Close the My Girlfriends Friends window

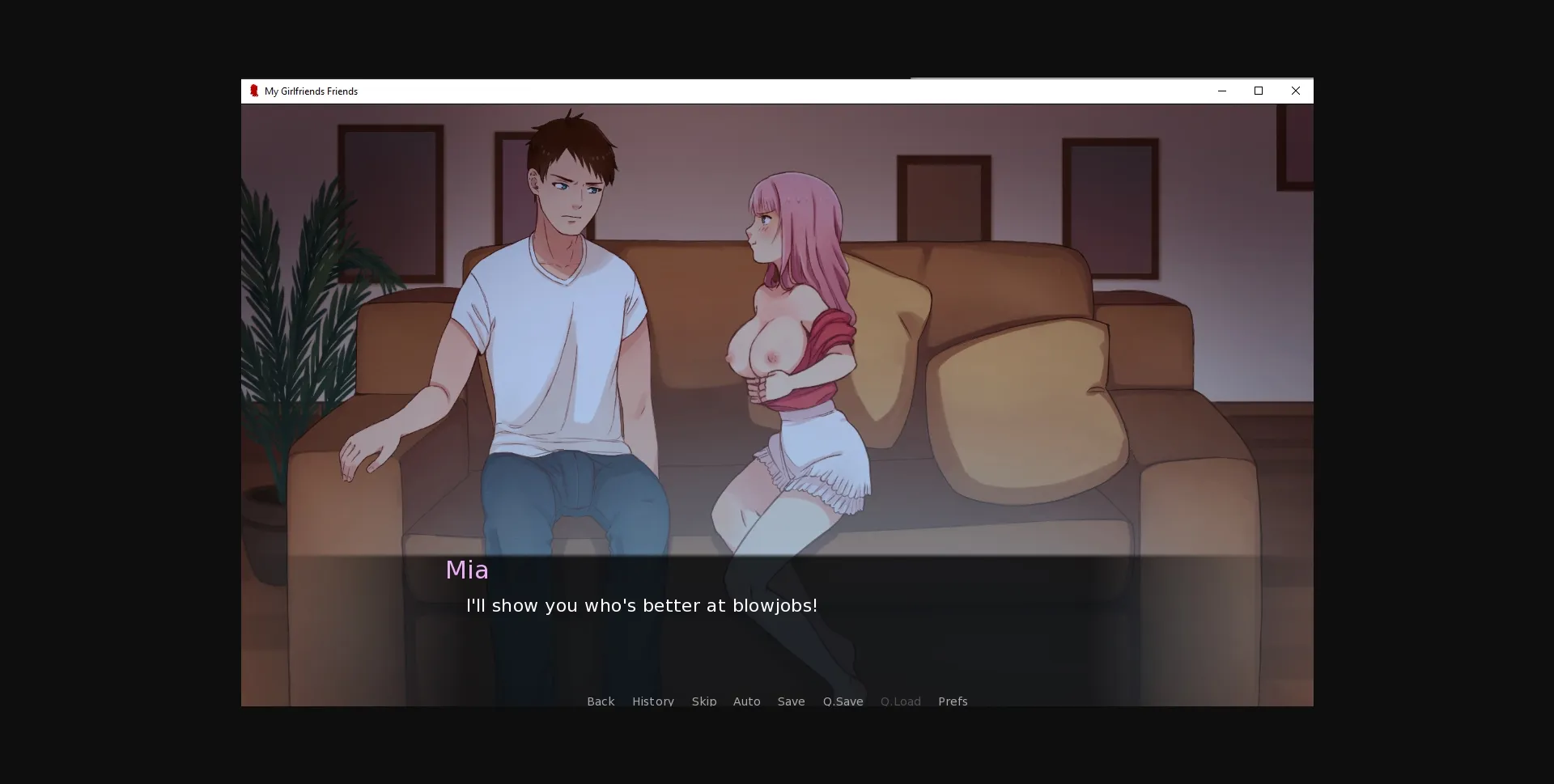(x=1296, y=91)
